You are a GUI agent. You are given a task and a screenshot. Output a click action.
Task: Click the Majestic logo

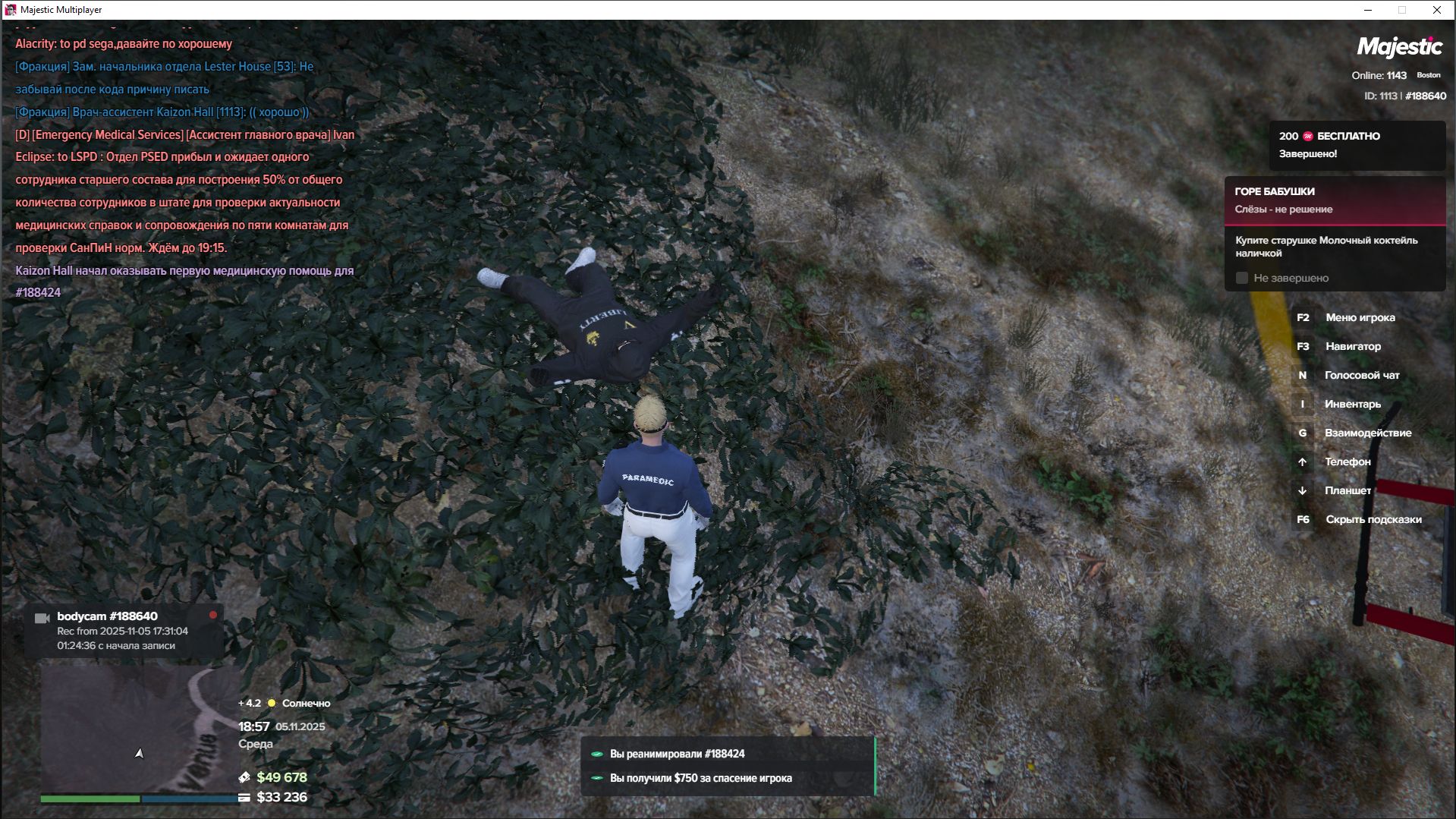coord(1399,47)
